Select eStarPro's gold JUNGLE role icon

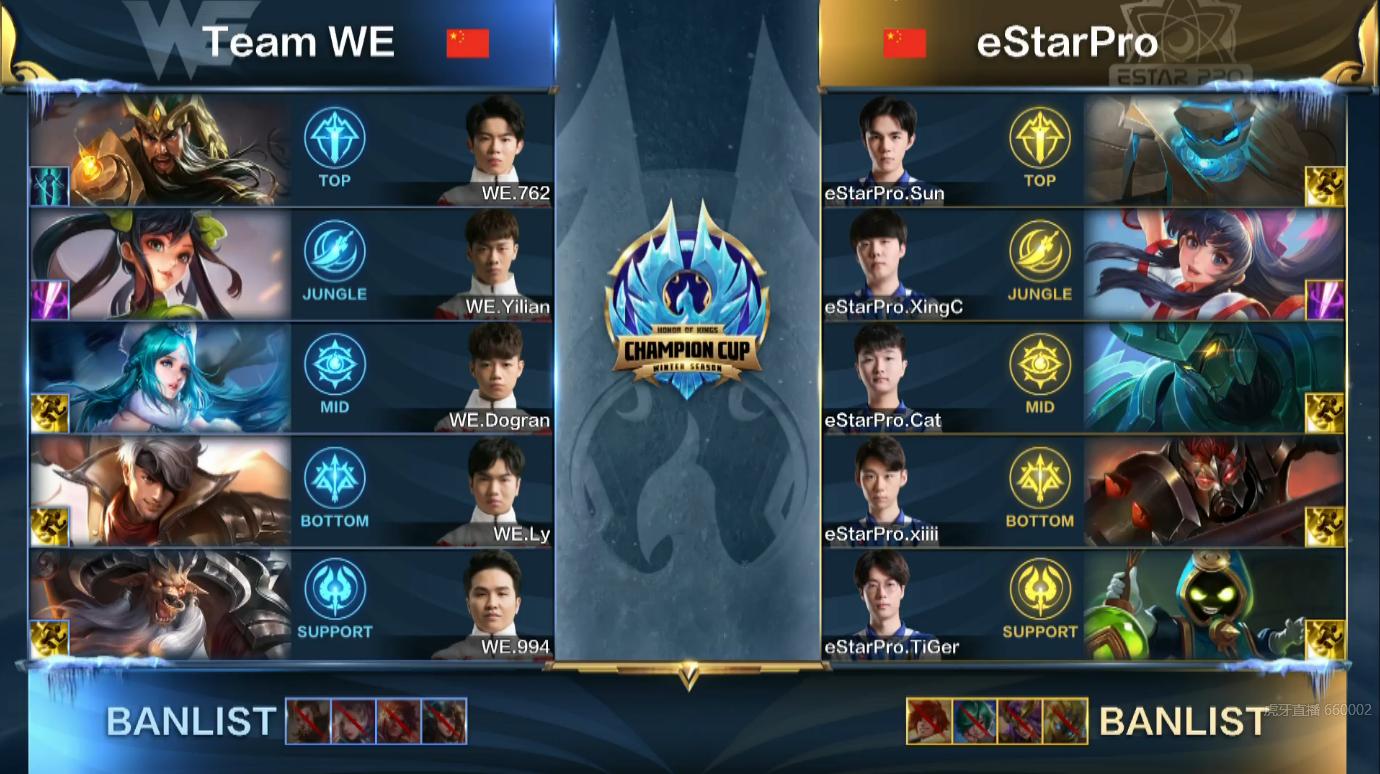[x=1041, y=257]
